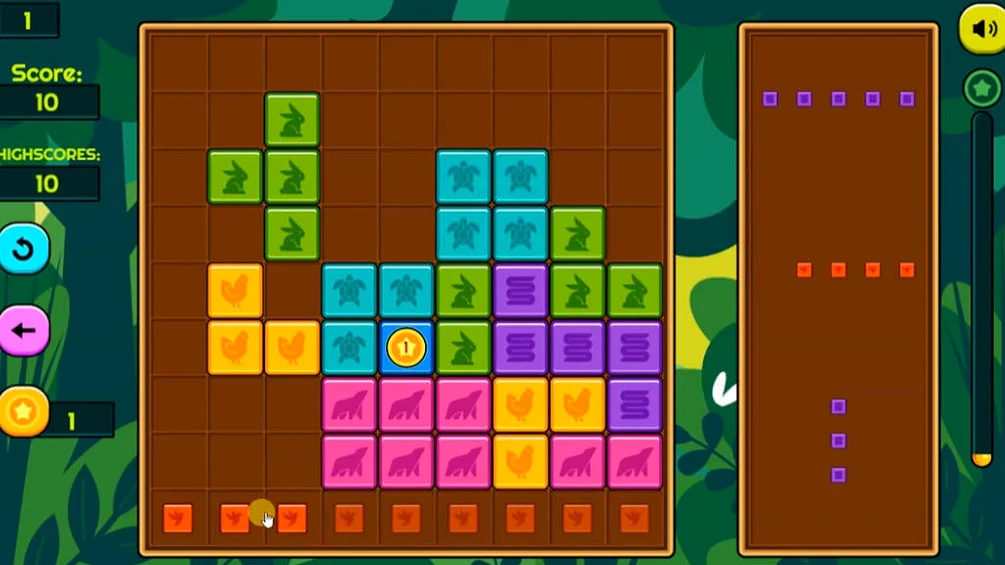Click the green star badge icon

pos(982,89)
